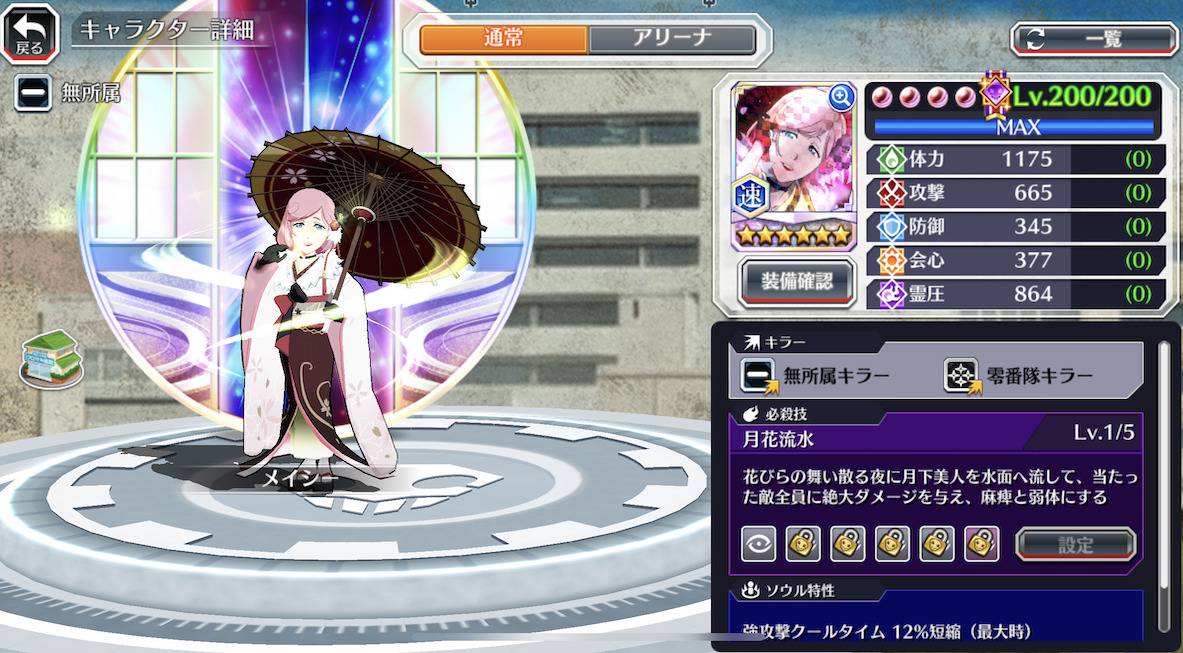The width and height of the screenshot is (1183, 653).
Task: Go back with the 戻る button
Action: pyautogui.click(x=29, y=32)
